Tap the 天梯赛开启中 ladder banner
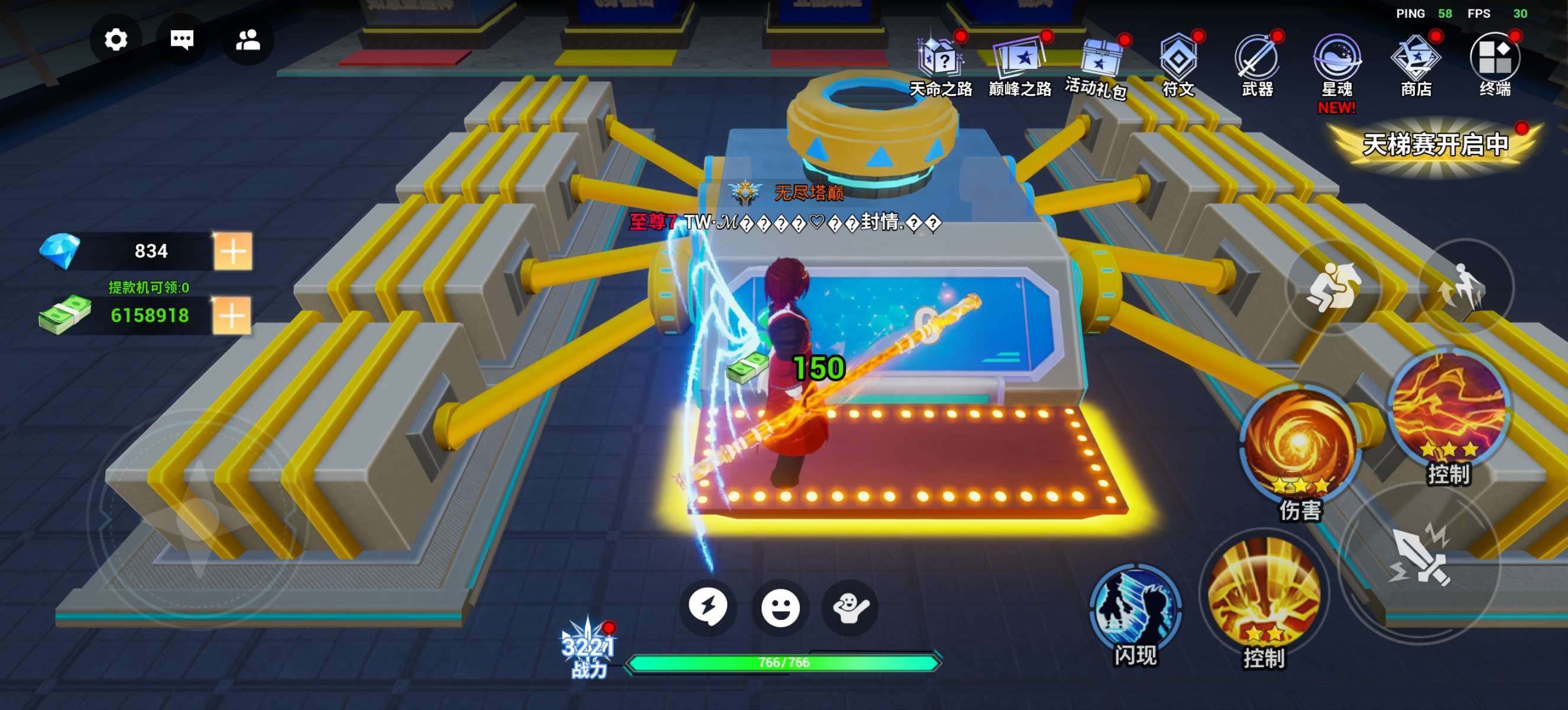 tap(1436, 145)
